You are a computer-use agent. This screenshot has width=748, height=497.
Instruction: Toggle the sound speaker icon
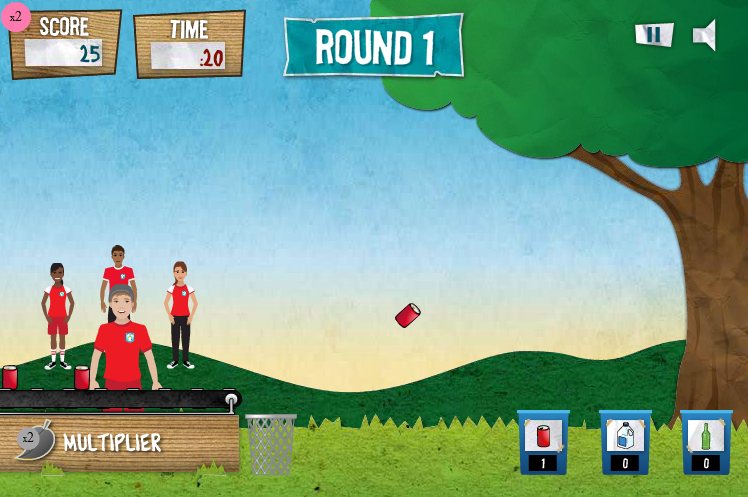705,35
